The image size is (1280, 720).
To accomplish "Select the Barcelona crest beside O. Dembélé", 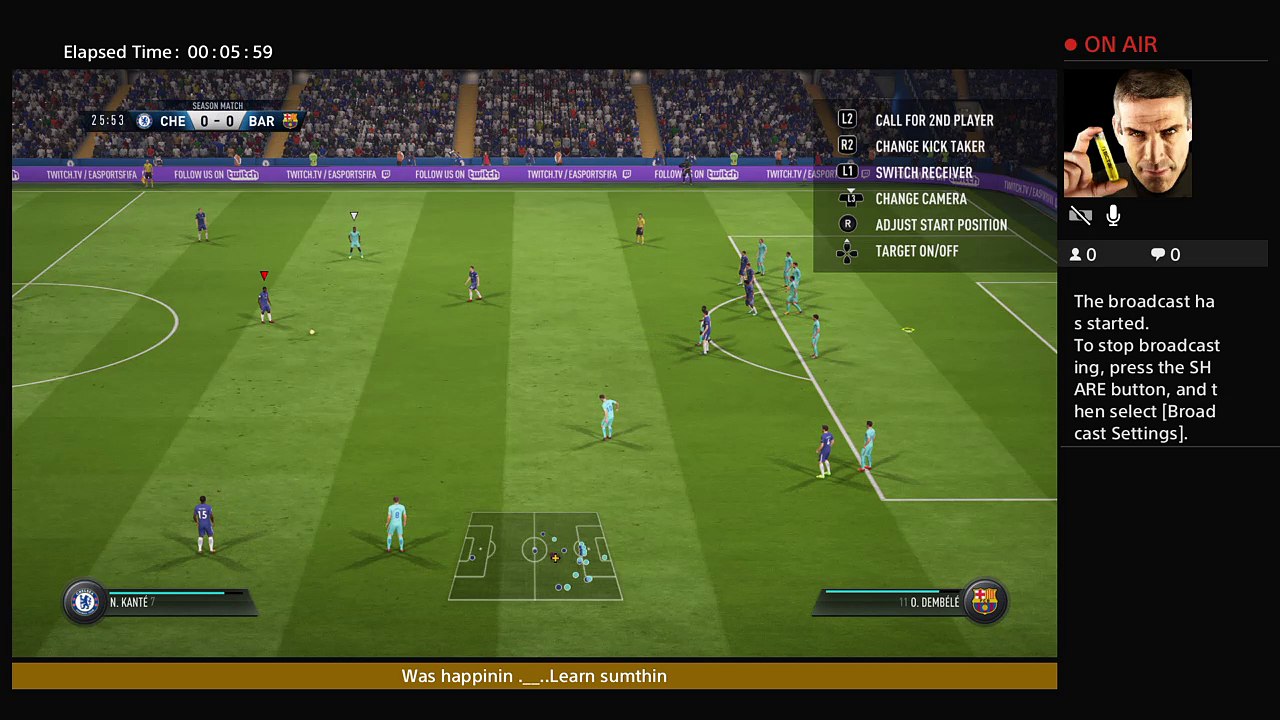I will coord(984,602).
